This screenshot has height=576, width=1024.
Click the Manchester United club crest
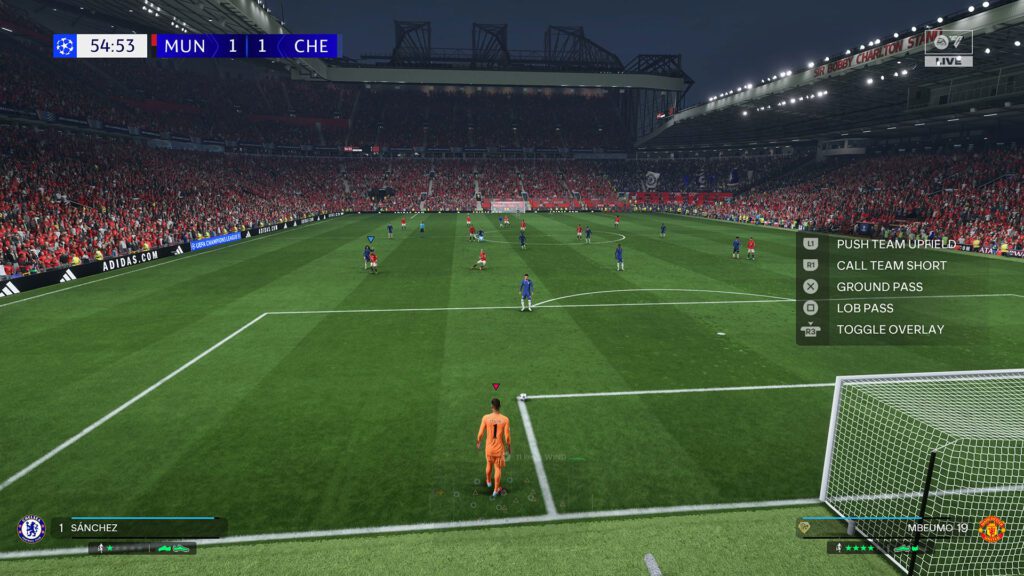(x=991, y=528)
